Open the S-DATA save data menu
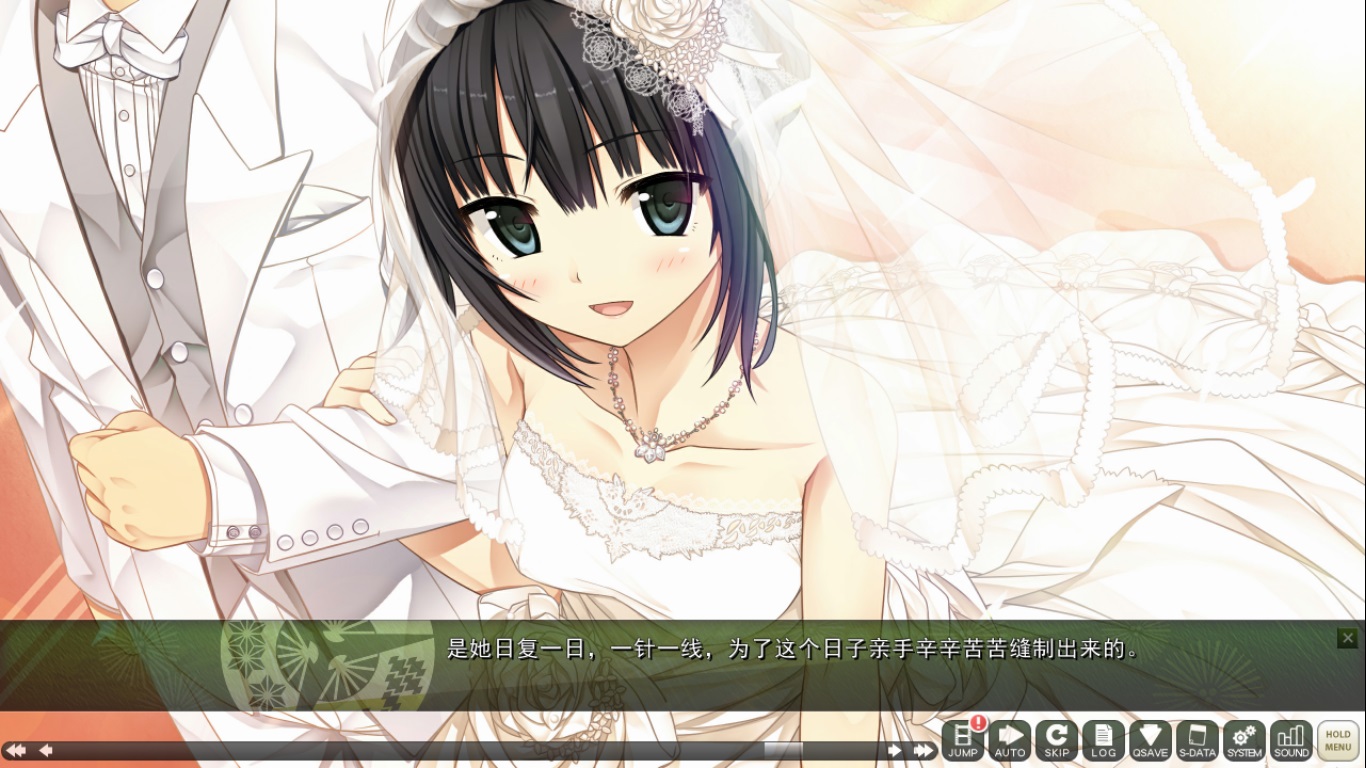Image resolution: width=1366 pixels, height=768 pixels. pyautogui.click(x=1198, y=742)
